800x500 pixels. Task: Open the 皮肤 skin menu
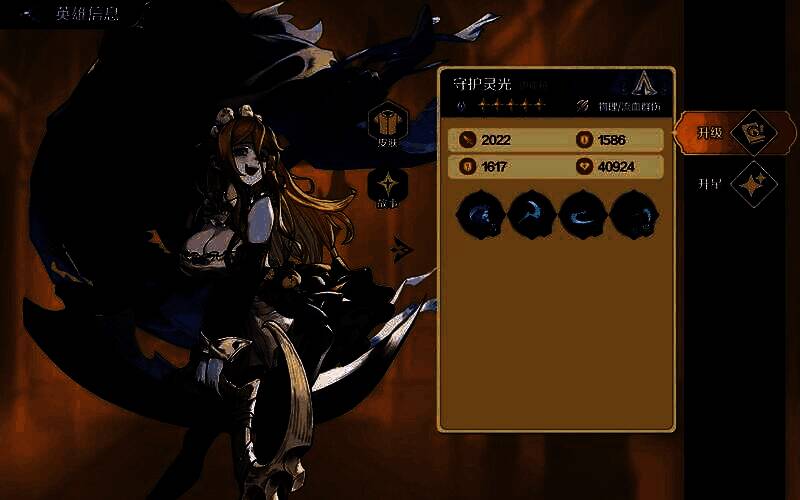[387, 127]
